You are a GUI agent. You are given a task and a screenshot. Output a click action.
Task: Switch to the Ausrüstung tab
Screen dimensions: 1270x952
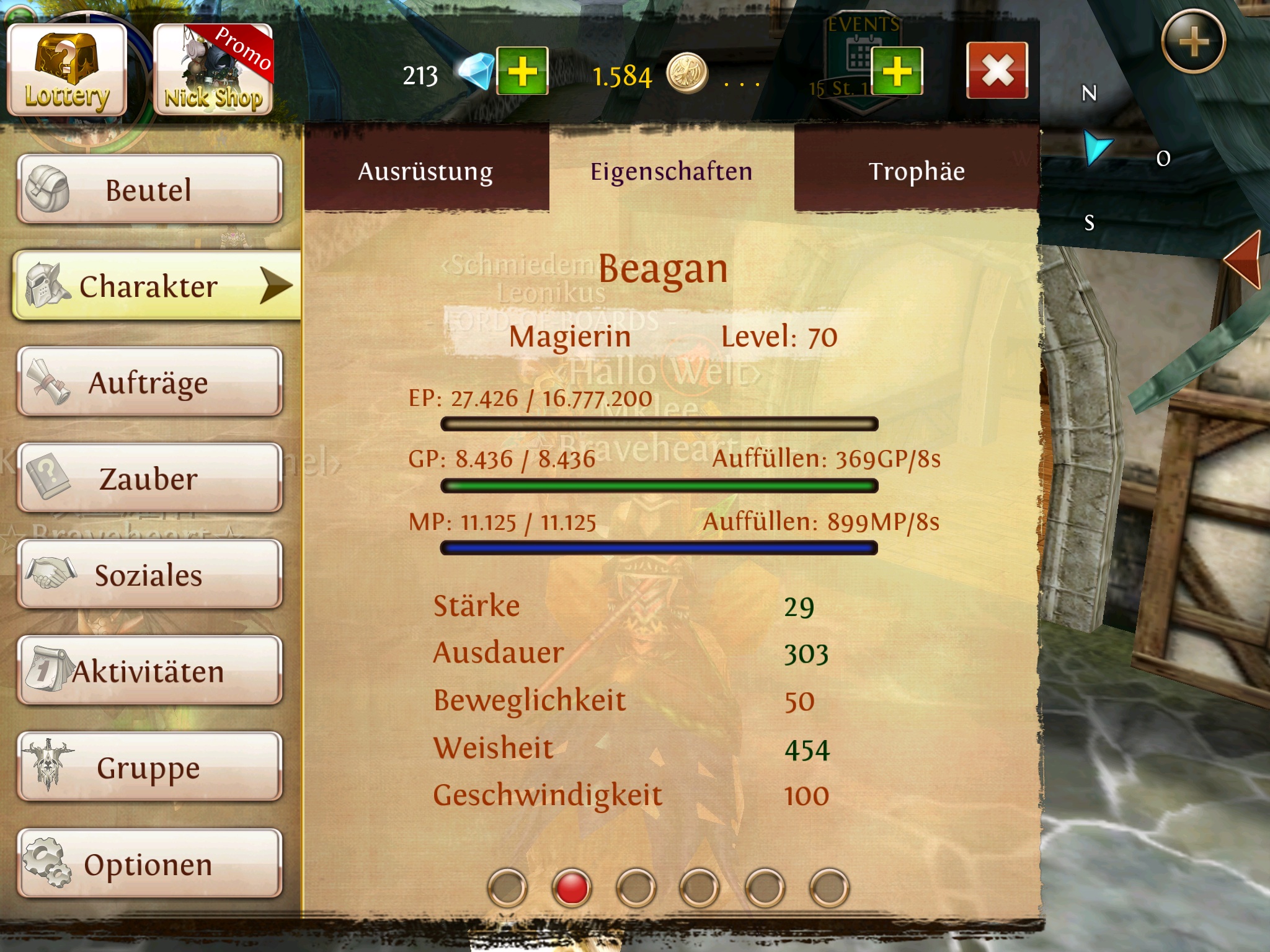pos(426,171)
